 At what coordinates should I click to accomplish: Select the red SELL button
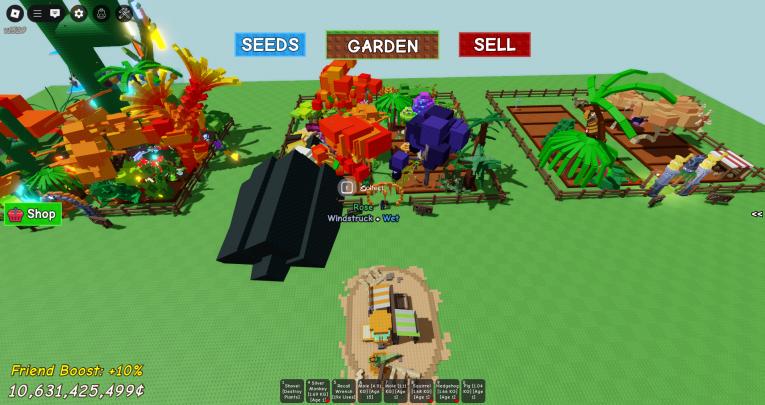pos(494,45)
